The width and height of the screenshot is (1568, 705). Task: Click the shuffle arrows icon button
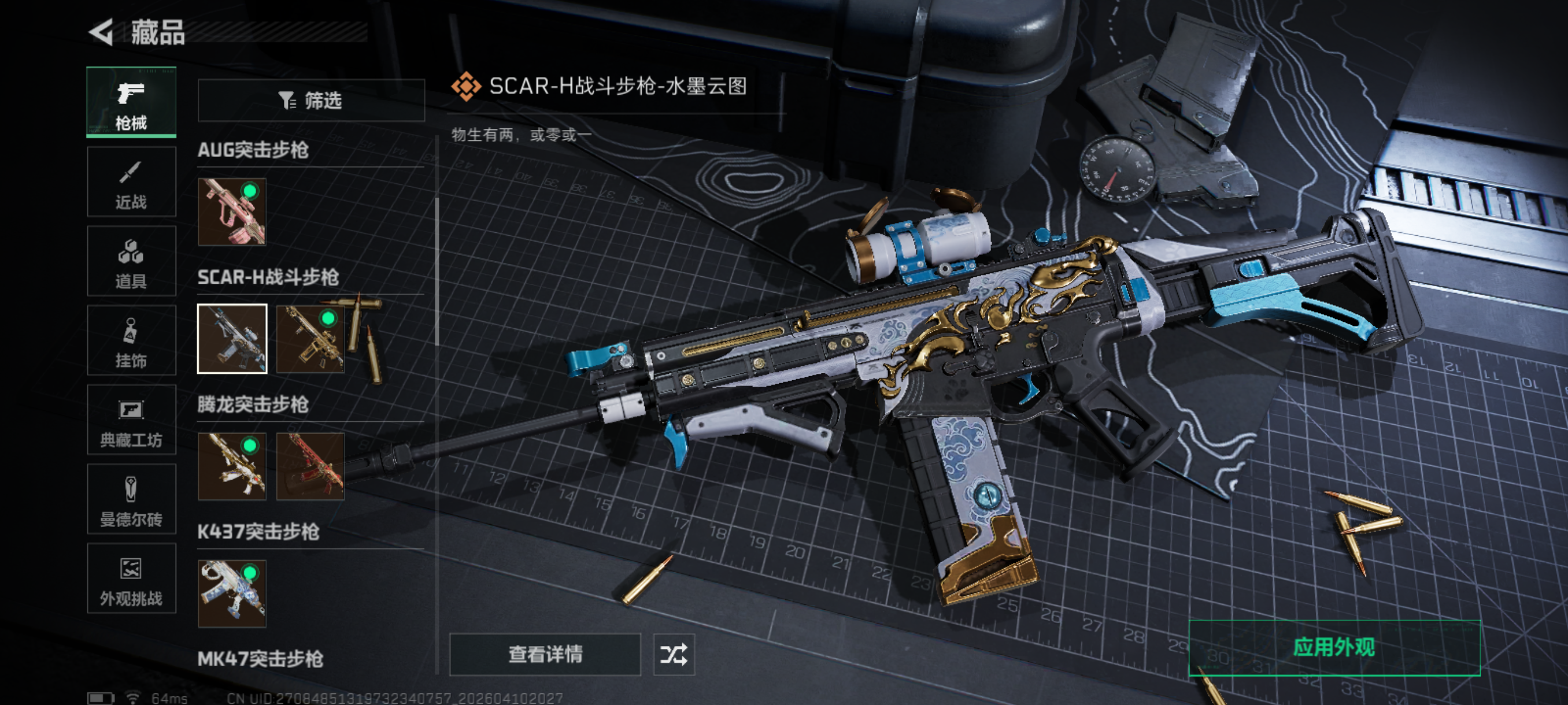click(674, 655)
